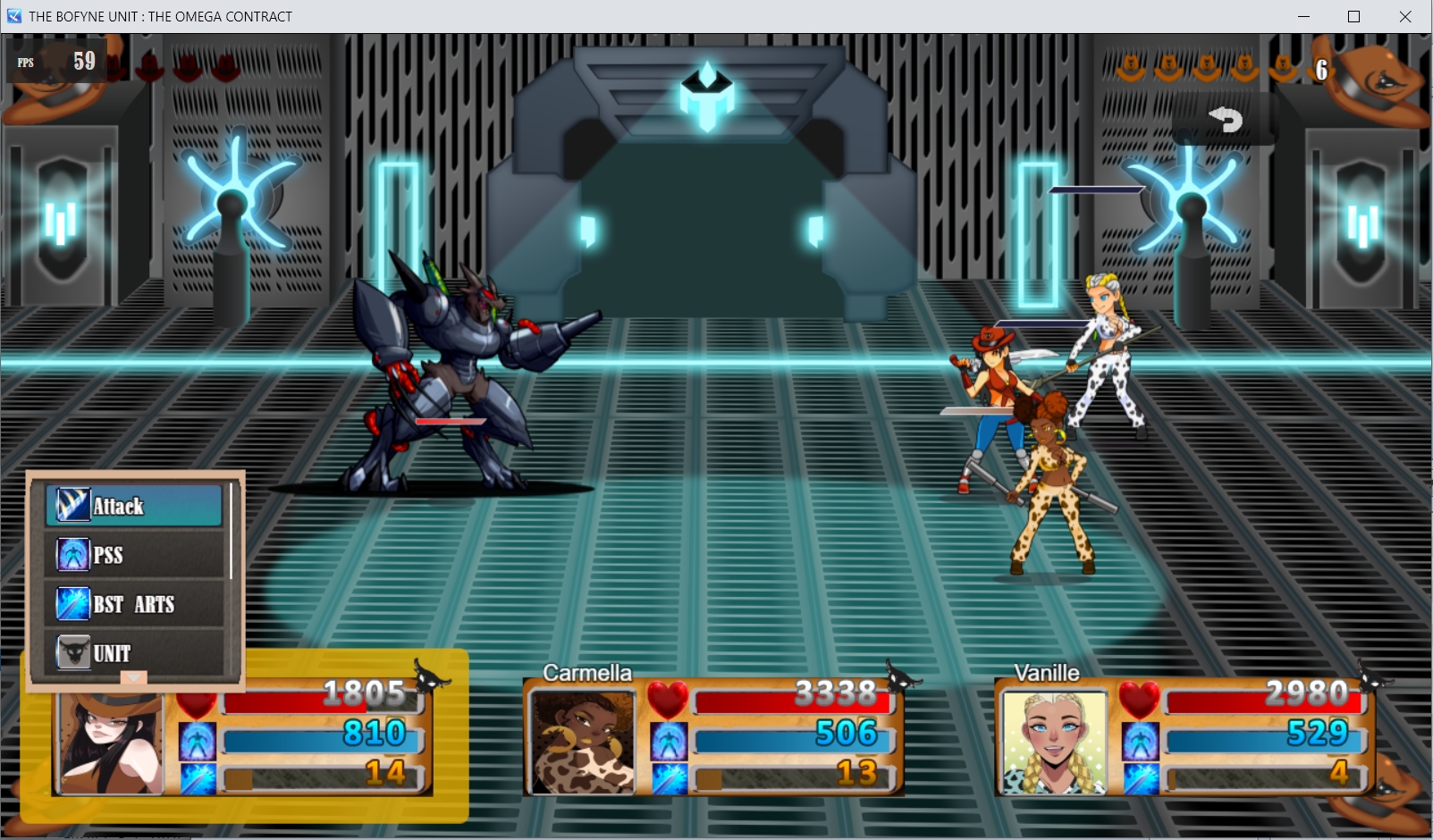Choose the PSS command

pos(134,555)
